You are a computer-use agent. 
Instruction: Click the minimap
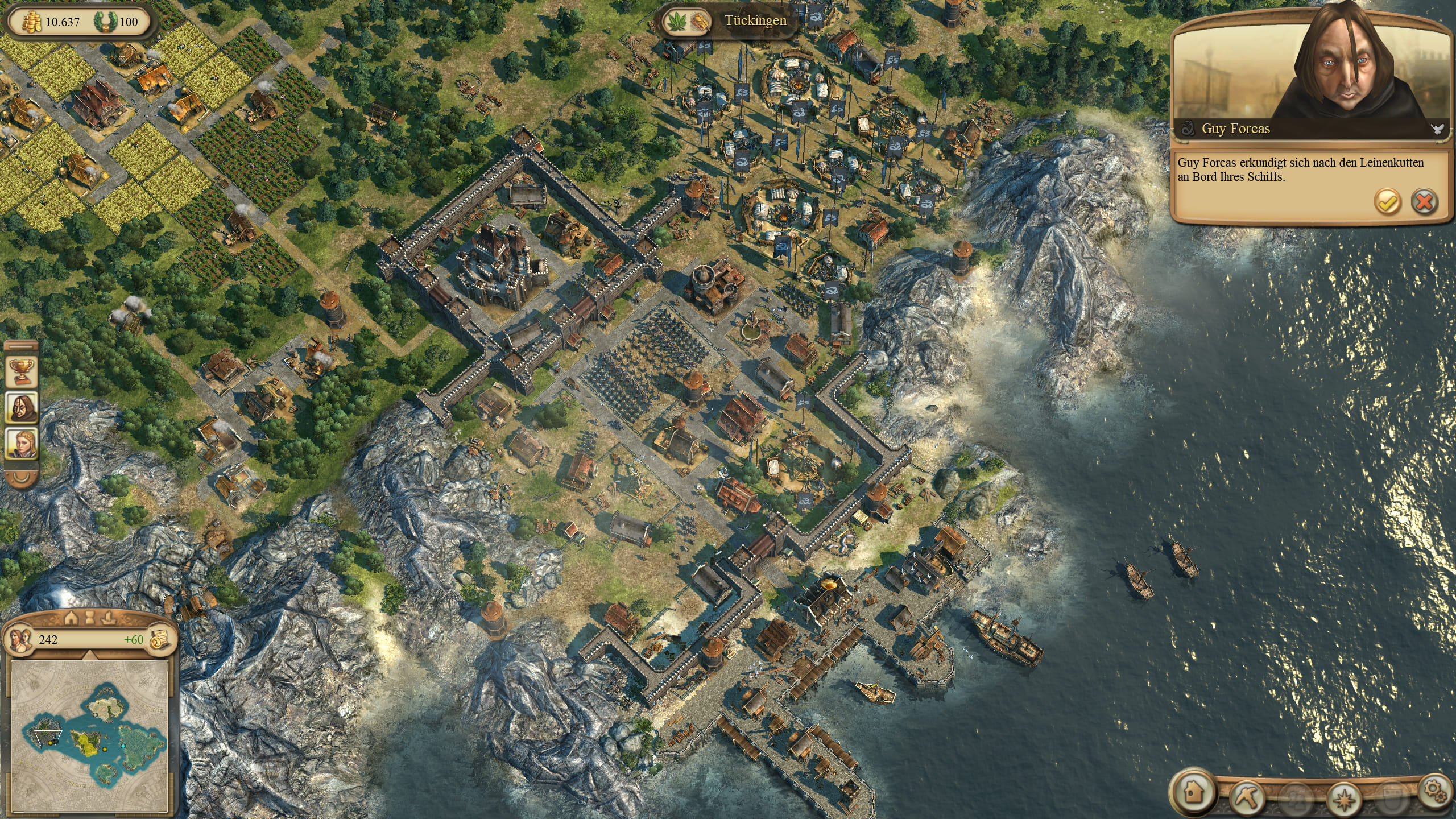91,735
